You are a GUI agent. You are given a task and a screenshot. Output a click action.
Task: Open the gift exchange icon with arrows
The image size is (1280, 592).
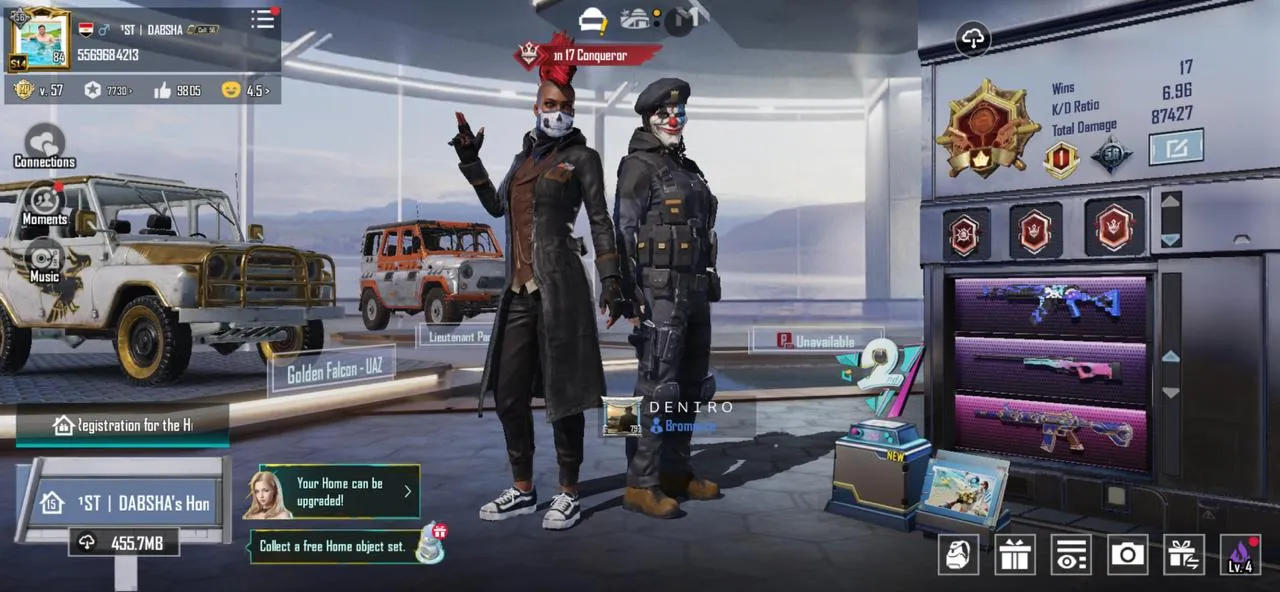(1184, 555)
